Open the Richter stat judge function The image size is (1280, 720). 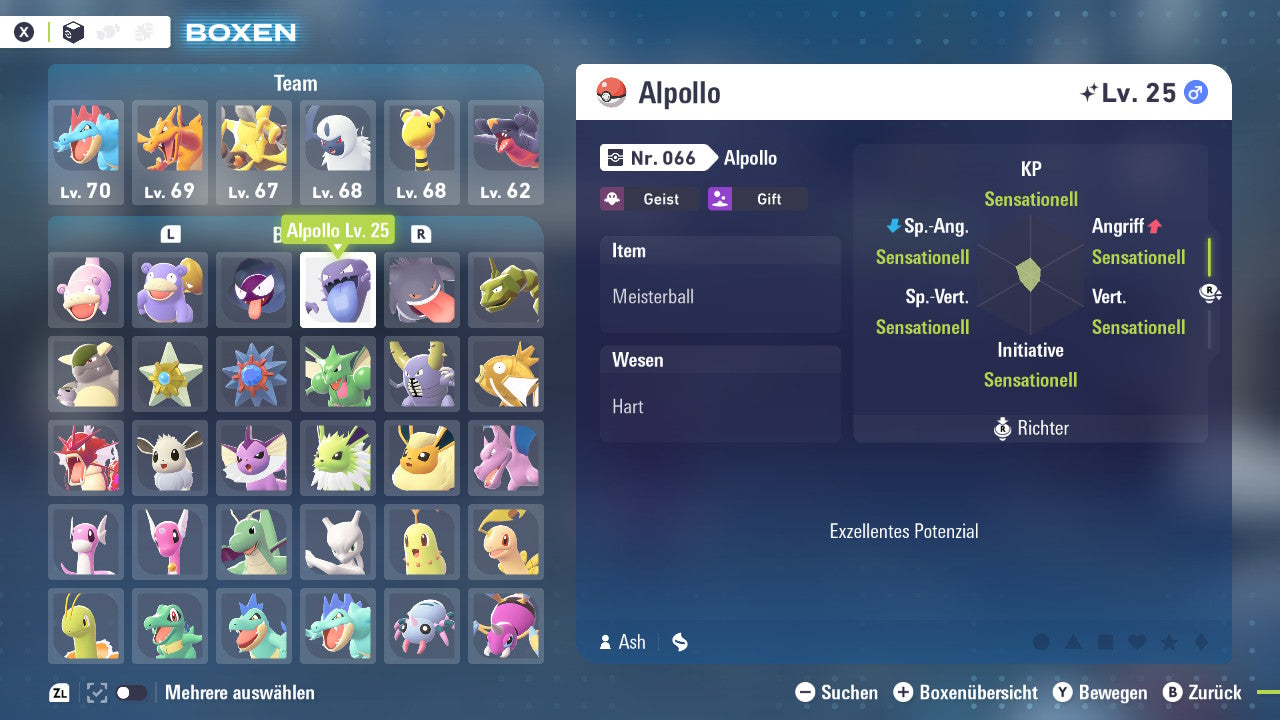tap(1030, 428)
